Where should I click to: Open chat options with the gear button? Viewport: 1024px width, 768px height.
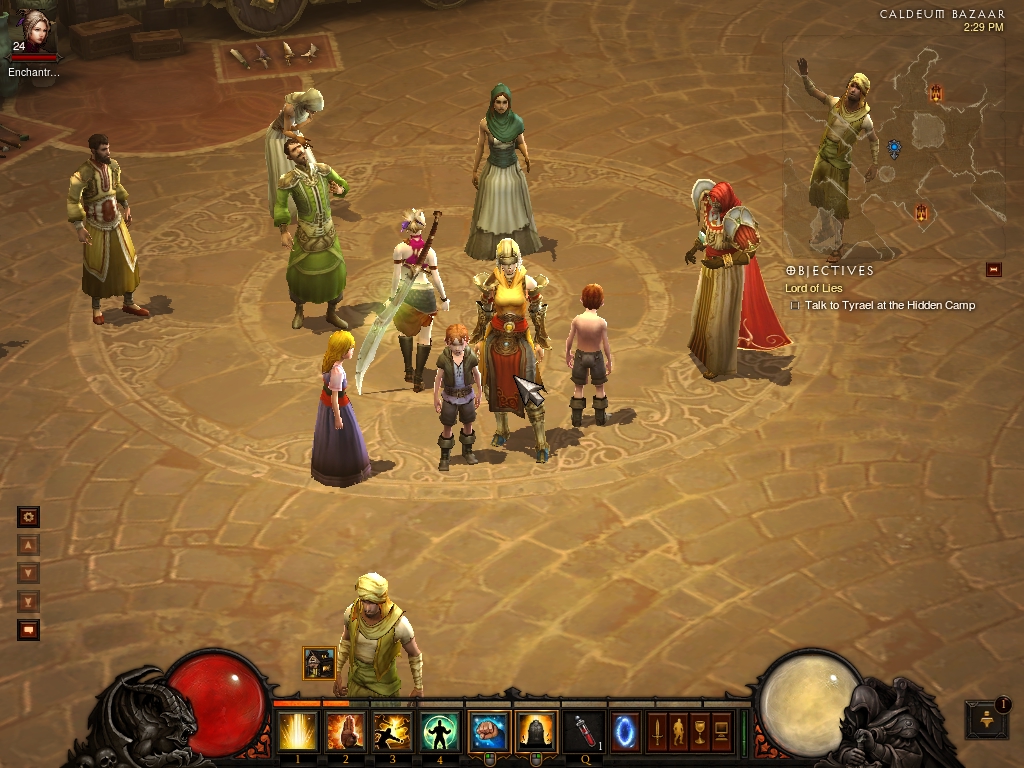click(28, 517)
